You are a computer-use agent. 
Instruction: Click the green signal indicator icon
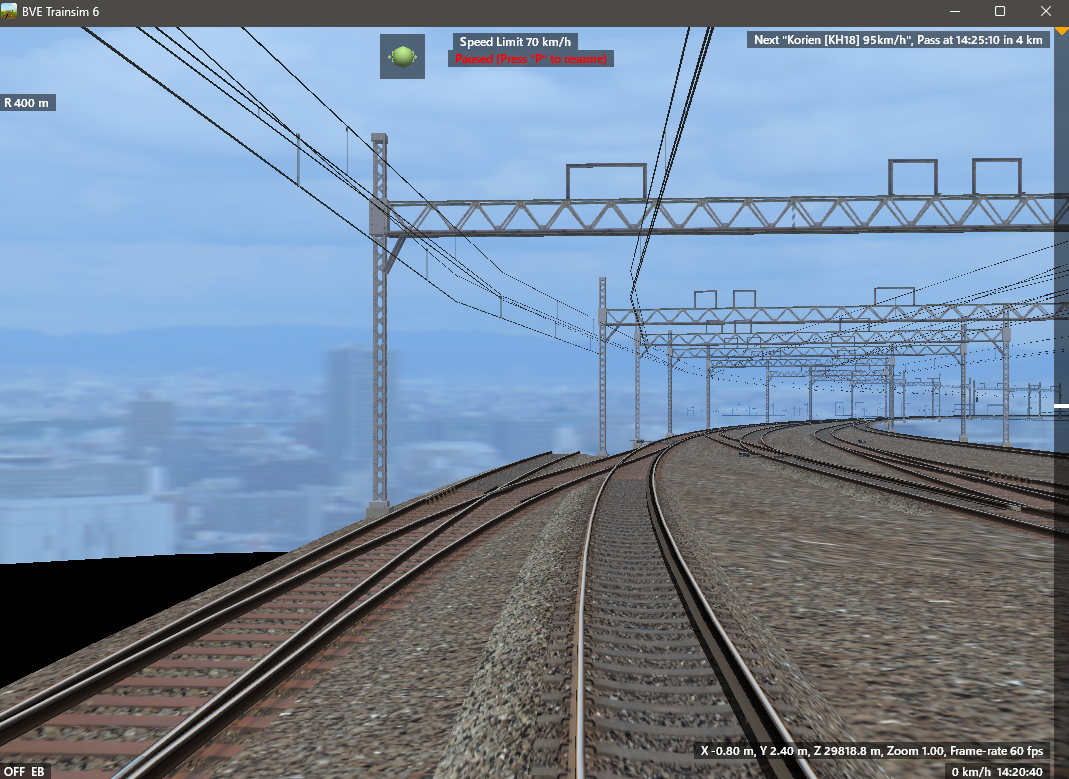tap(402, 57)
